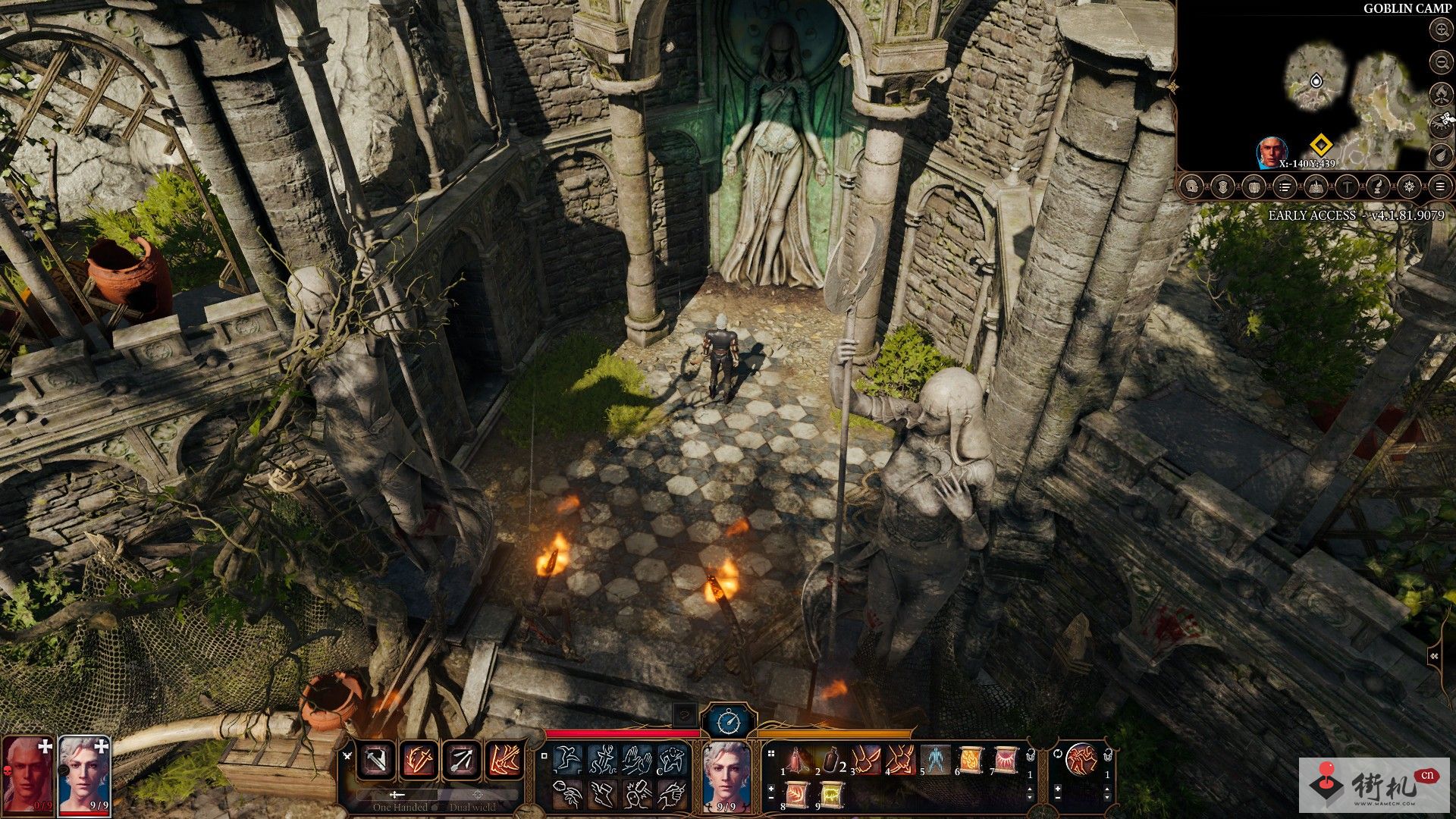The width and height of the screenshot is (1456, 819).
Task: Activate the blue glowing figure ability in slot 5
Action: click(936, 759)
